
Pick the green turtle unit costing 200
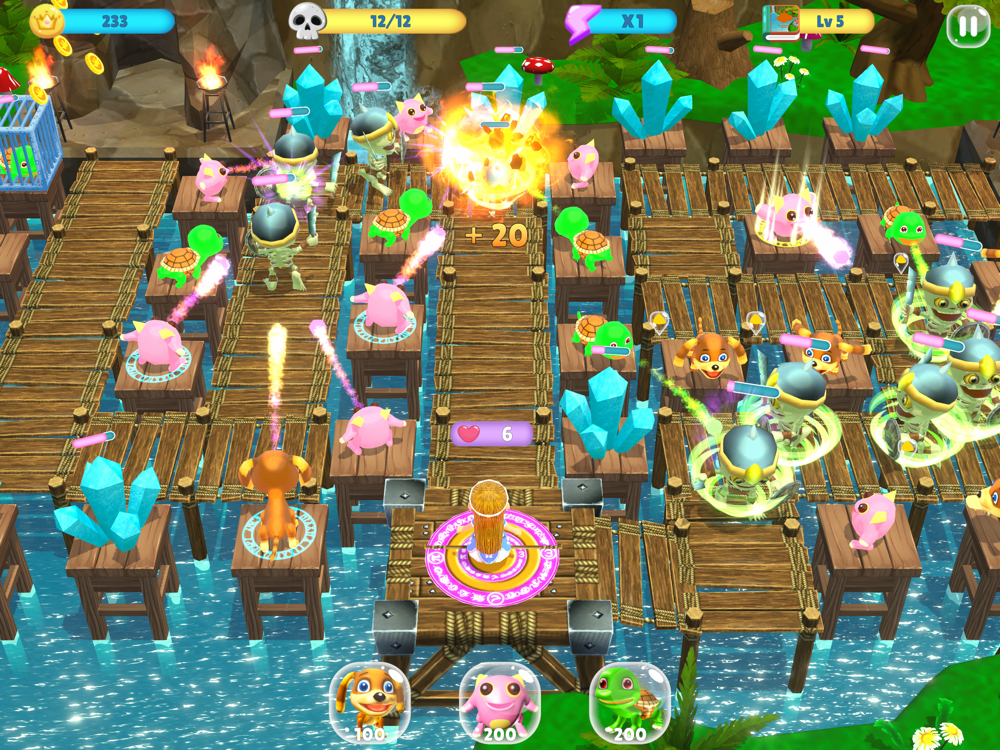pyautogui.click(x=629, y=702)
